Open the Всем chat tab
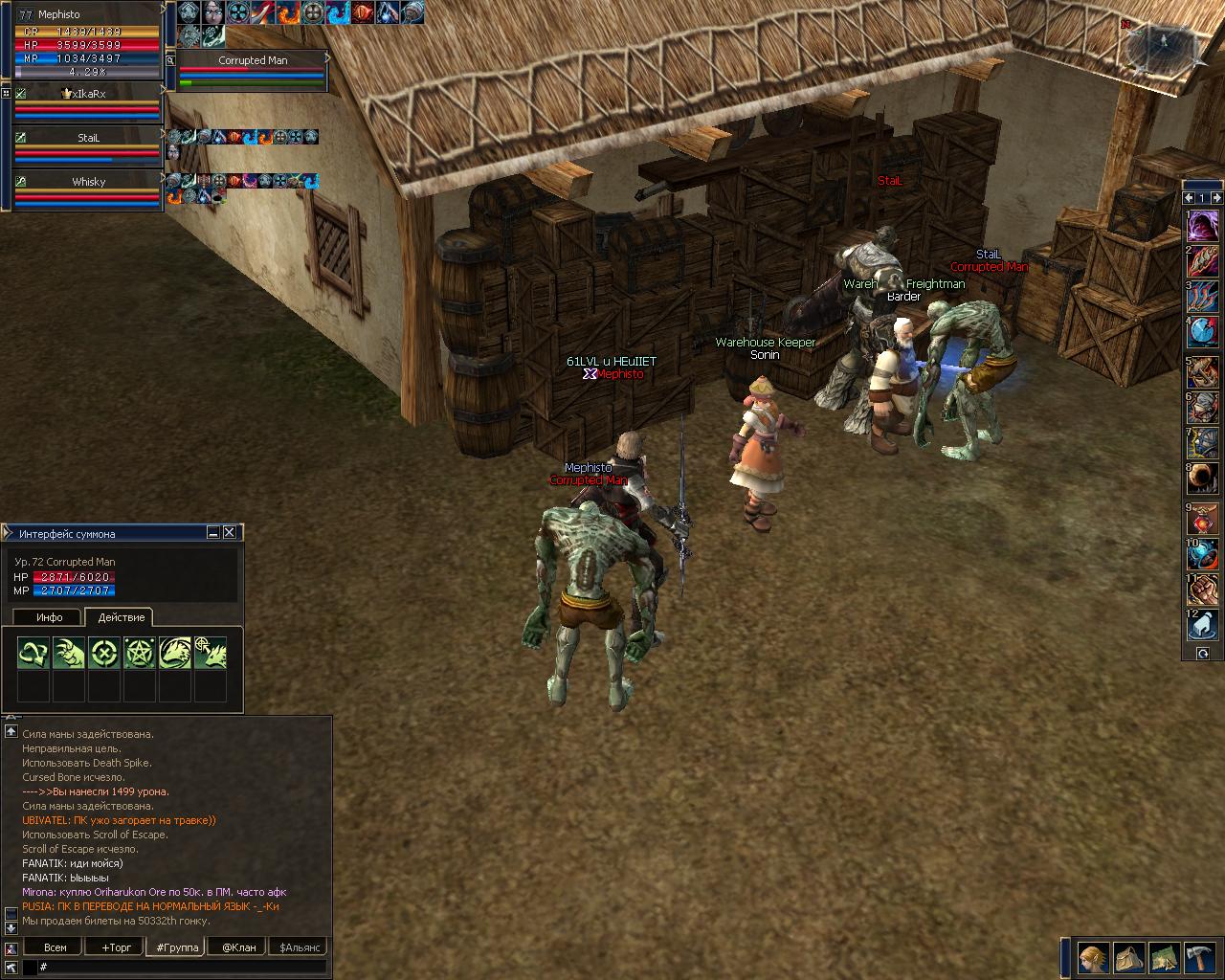This screenshot has width=1225, height=980. [56, 947]
